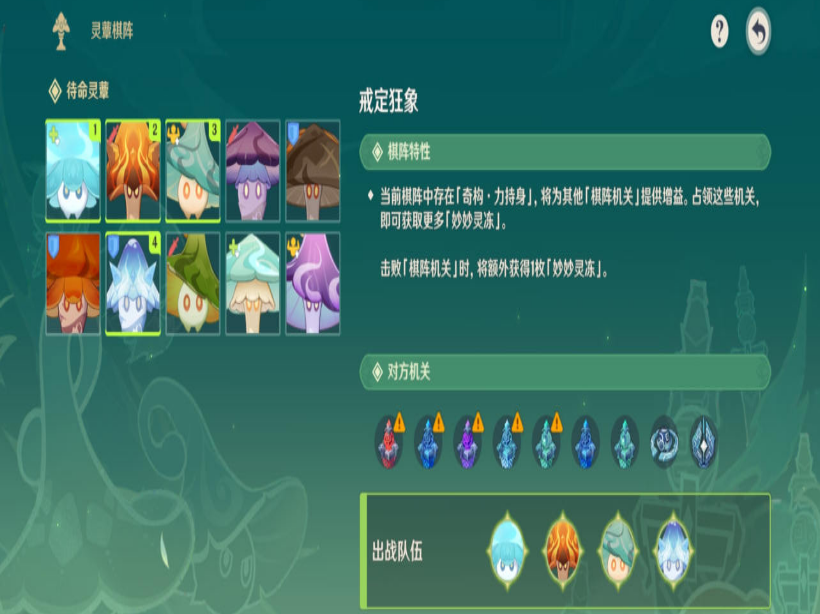Click the back arrow to exit
Screen dimensions: 820x614
tap(759, 32)
